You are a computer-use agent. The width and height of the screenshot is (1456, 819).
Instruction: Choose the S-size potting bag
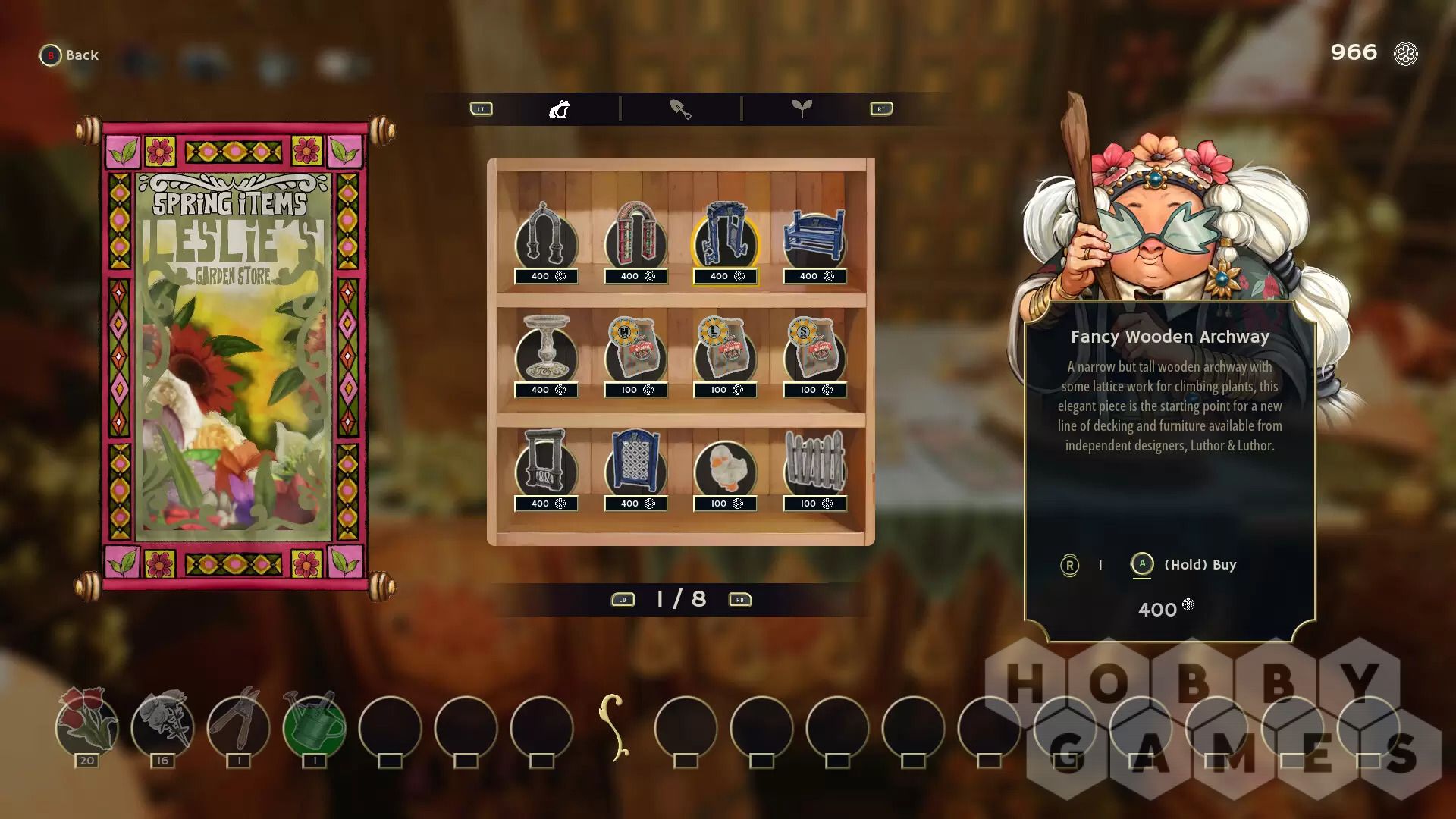pyautogui.click(x=814, y=350)
